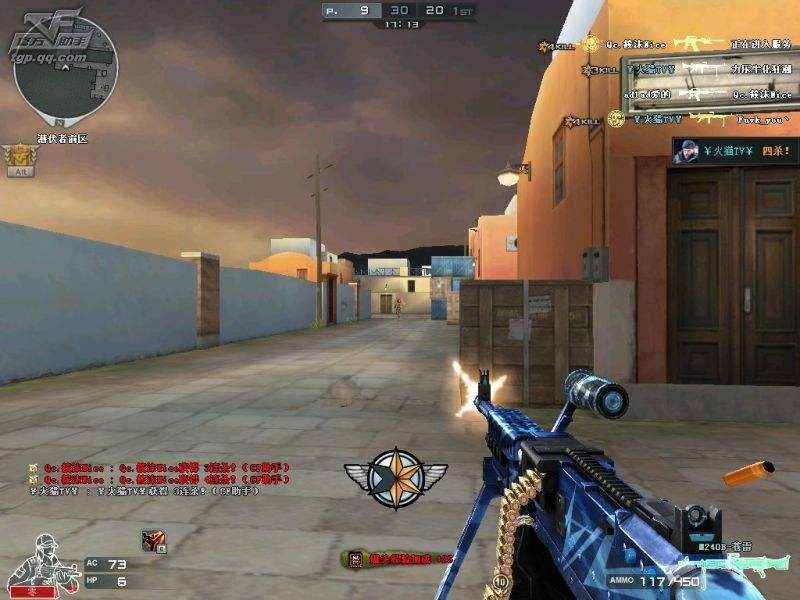Click the red skill icon above the armor counter
800x600 pixels.
coord(152,539)
